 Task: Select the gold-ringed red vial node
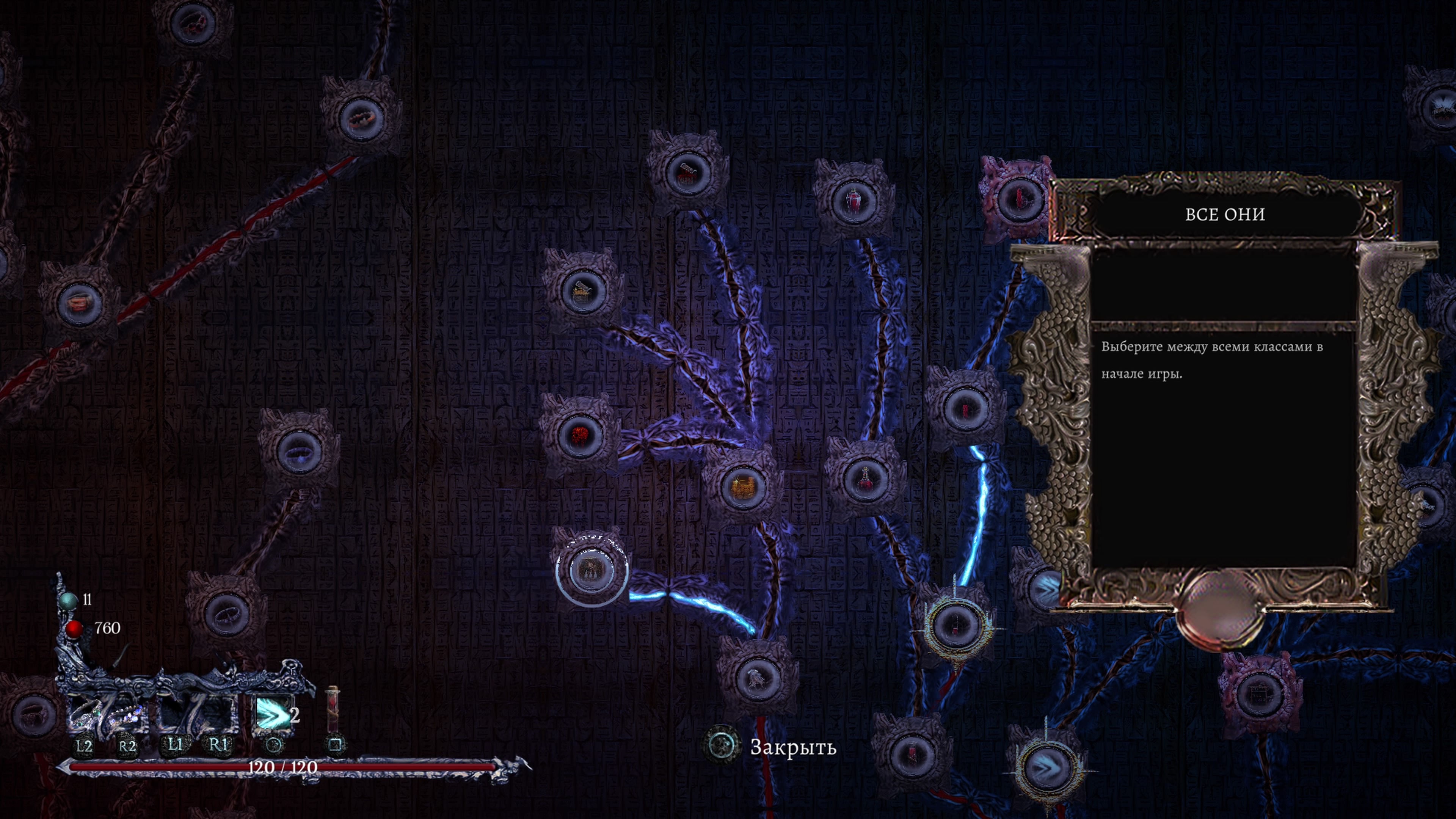click(x=955, y=624)
